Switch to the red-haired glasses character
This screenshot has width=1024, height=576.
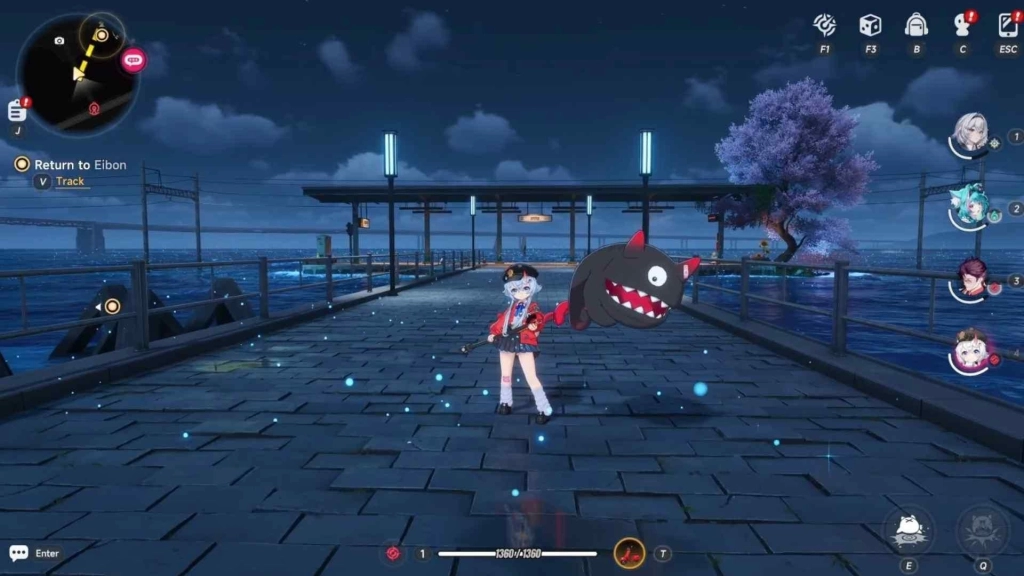[969, 277]
